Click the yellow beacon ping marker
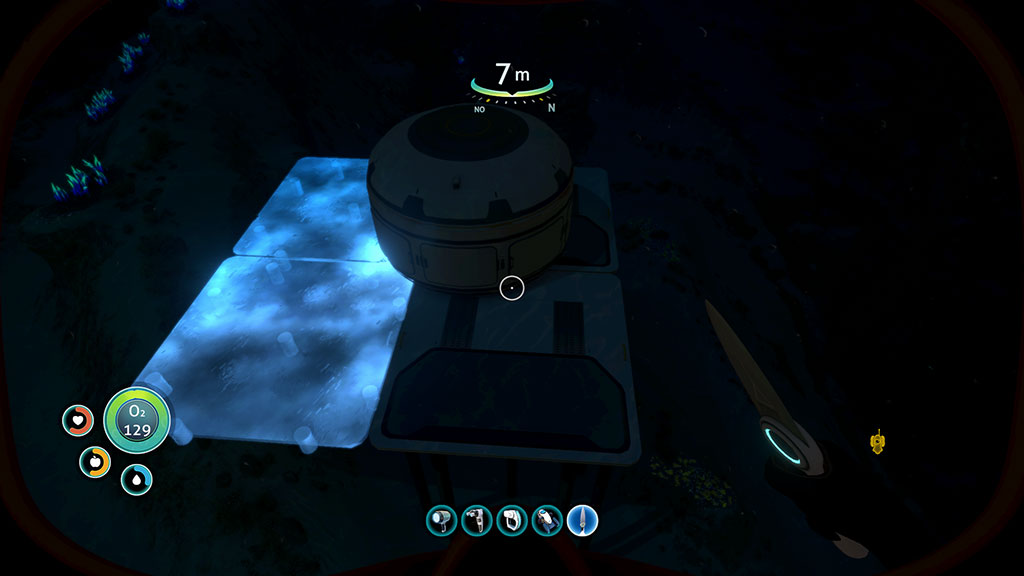This screenshot has height=576, width=1024. click(878, 440)
